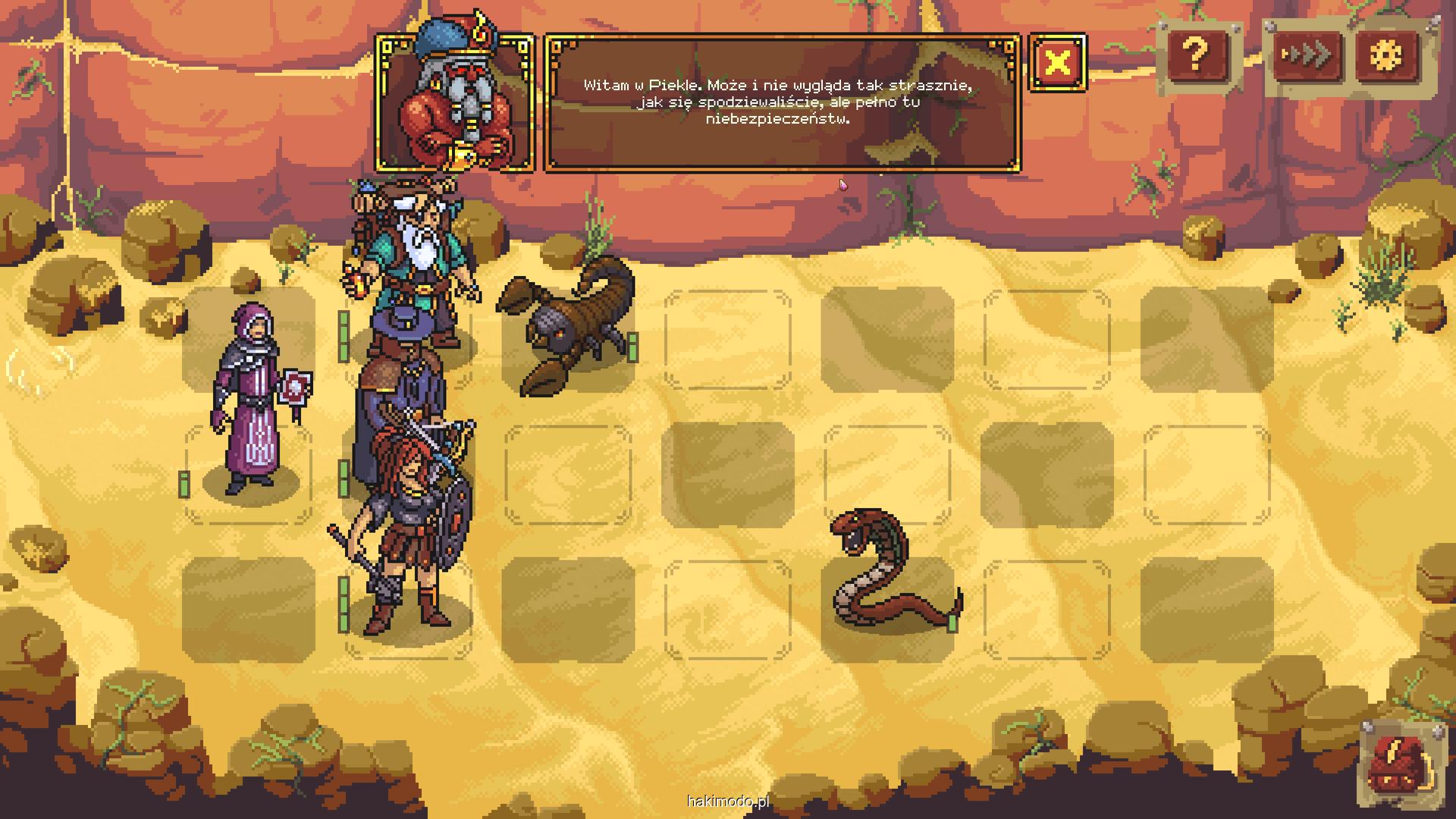Click the dialogue text box to continue
The width and height of the screenshot is (1456, 819).
(781, 102)
